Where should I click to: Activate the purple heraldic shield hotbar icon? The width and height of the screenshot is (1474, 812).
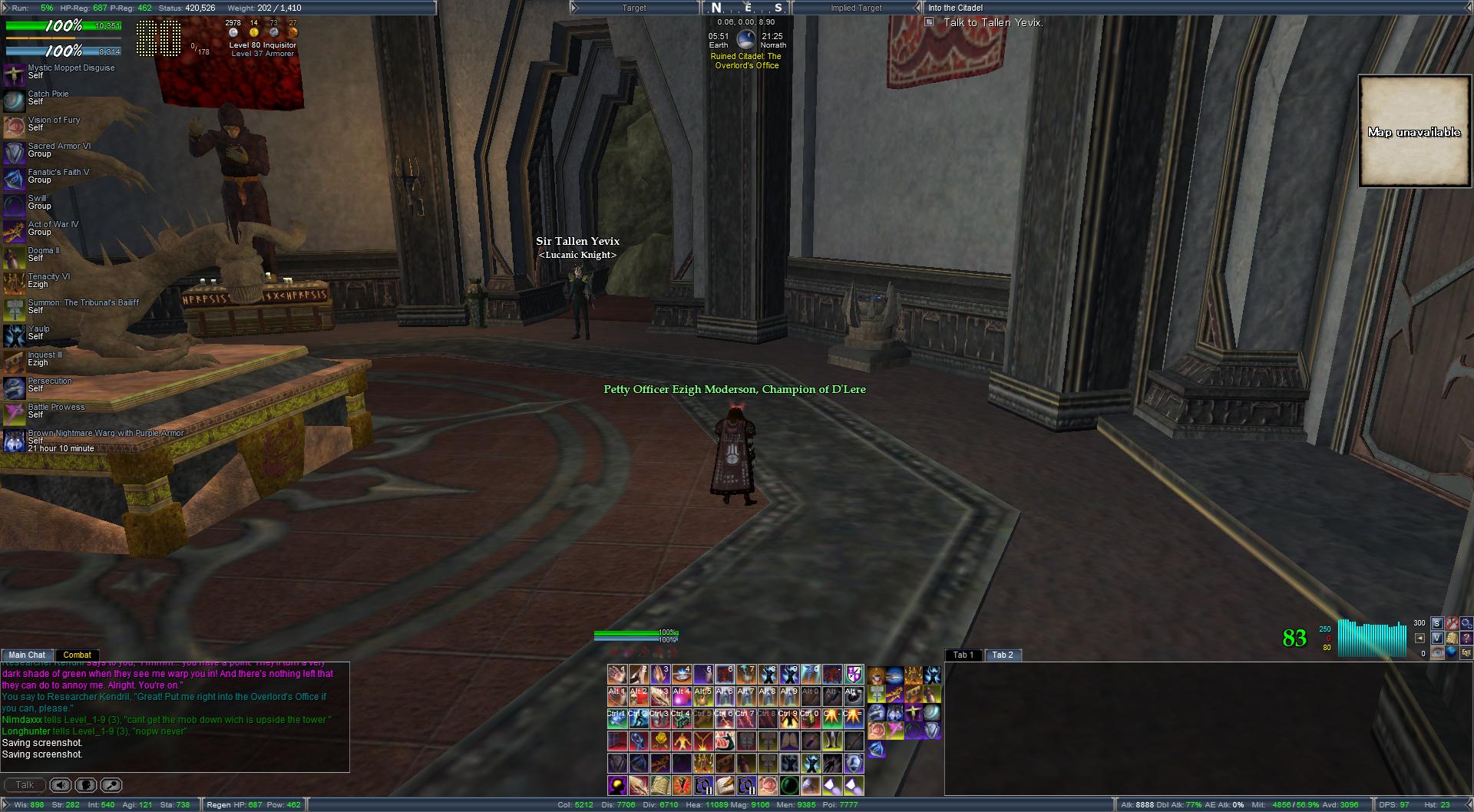tap(854, 675)
